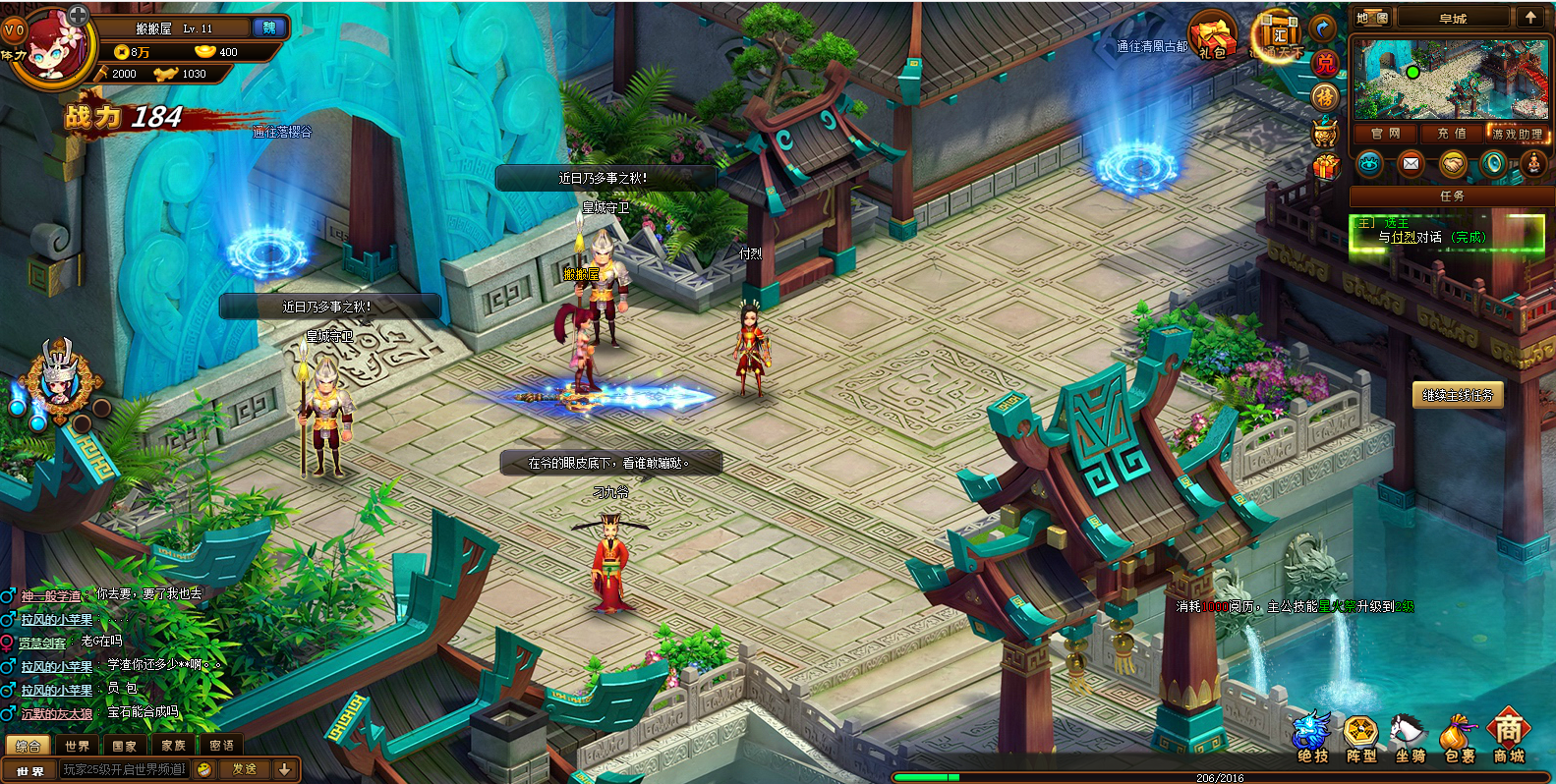This screenshot has width=1556, height=784.
Task: Click the 充值 recharge button
Action: pos(1451,134)
